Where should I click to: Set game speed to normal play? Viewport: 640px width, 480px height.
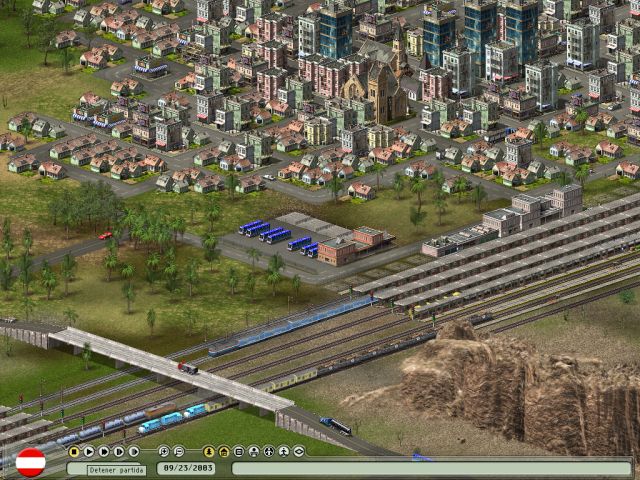pyautogui.click(x=89, y=452)
